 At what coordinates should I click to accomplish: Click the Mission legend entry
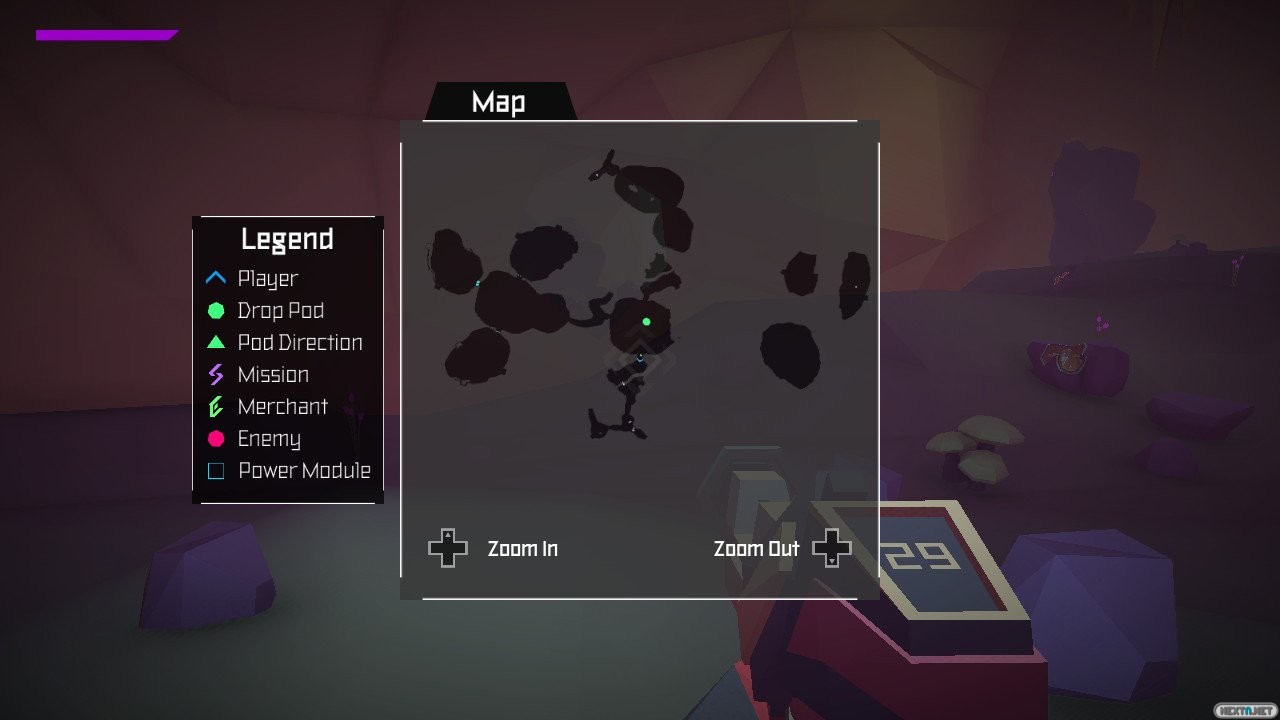click(x=272, y=375)
